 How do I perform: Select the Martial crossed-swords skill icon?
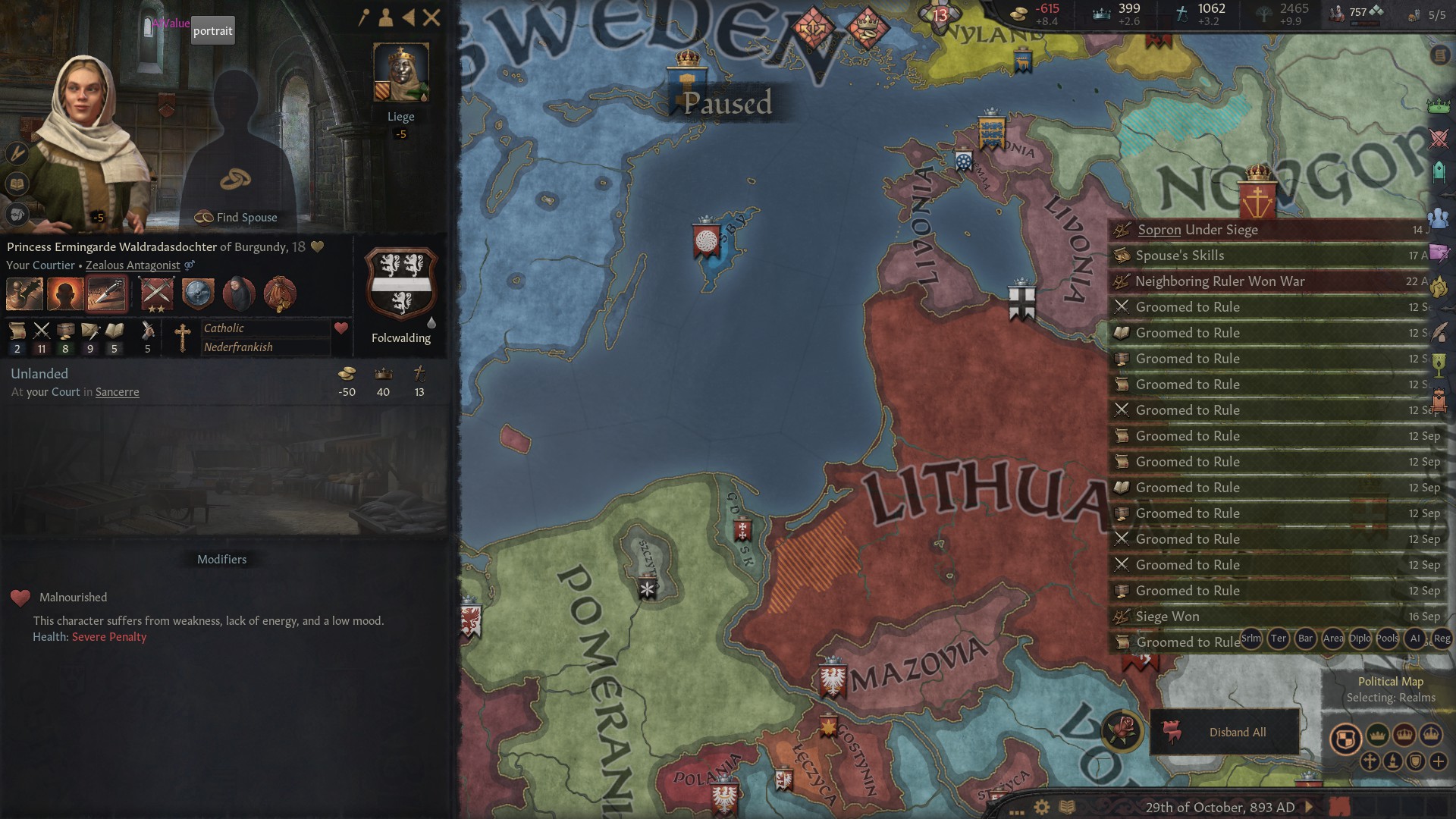point(42,331)
